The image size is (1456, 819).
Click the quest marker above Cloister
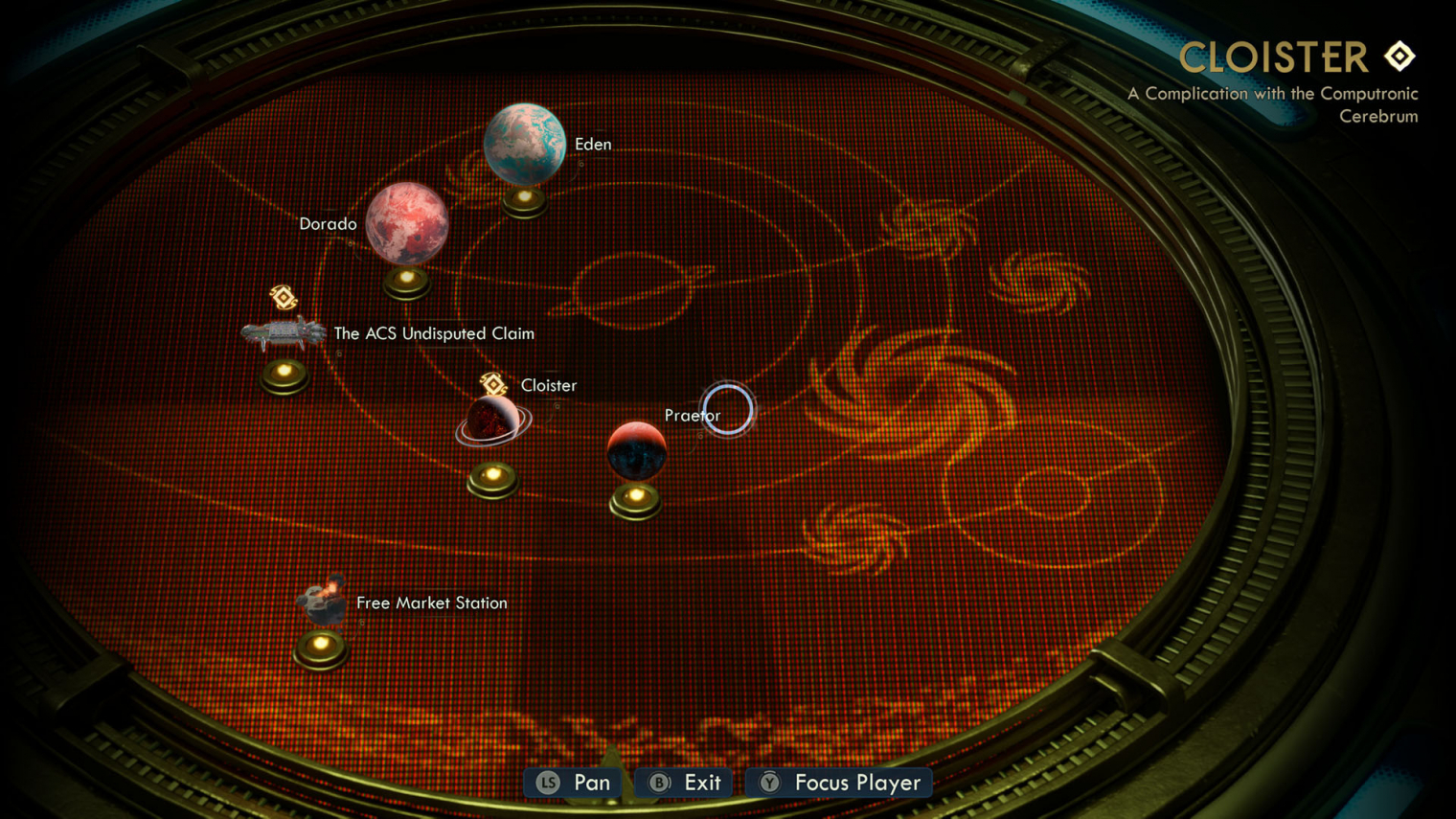pos(493,384)
